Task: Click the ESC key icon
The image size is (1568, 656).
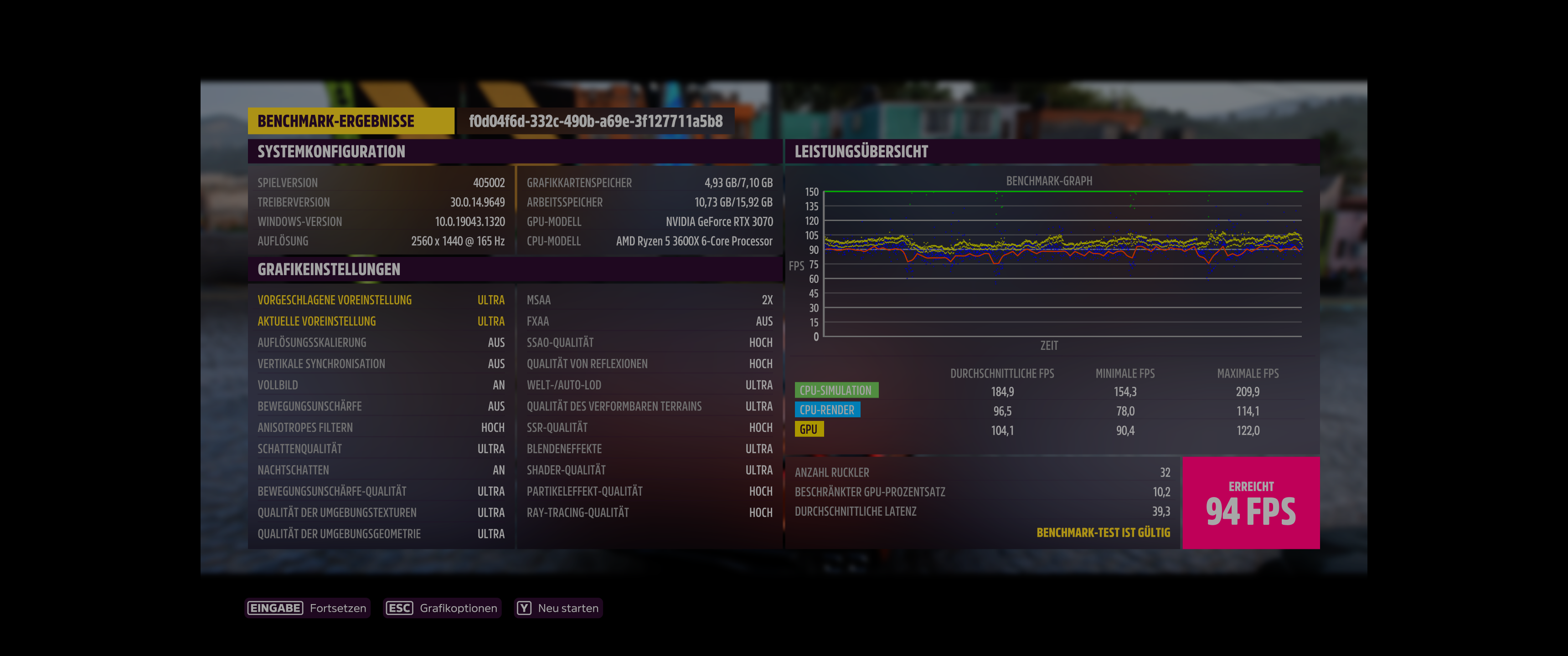Action: coord(399,607)
